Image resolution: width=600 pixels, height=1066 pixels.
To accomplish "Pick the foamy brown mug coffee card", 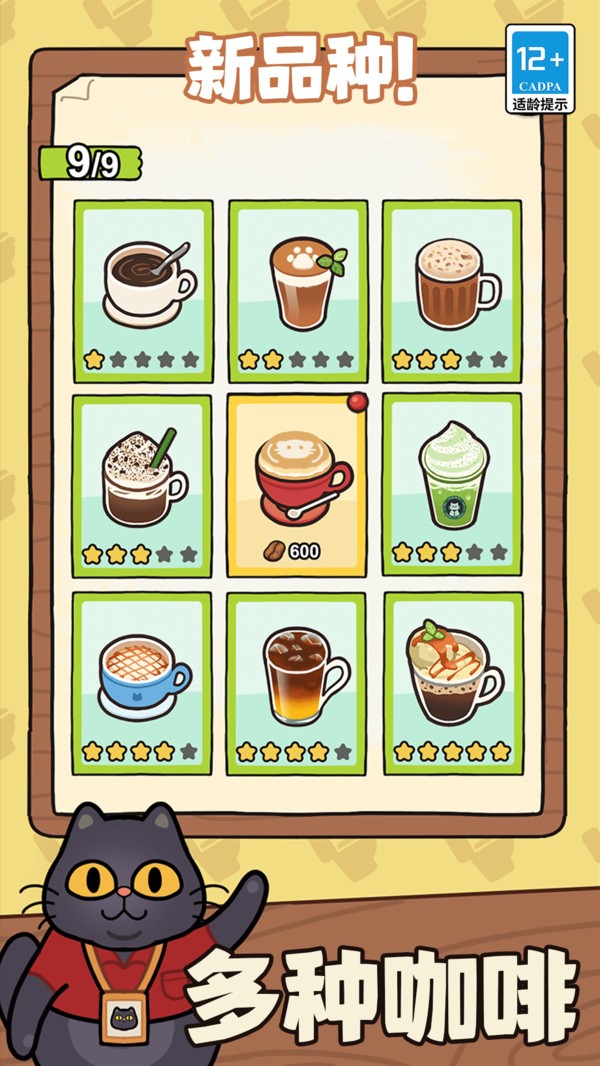I will [451, 291].
